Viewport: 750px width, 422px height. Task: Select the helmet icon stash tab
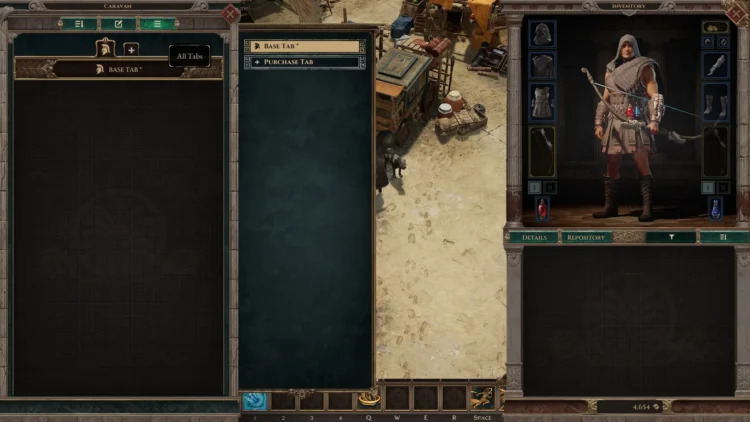pyautogui.click(x=105, y=48)
